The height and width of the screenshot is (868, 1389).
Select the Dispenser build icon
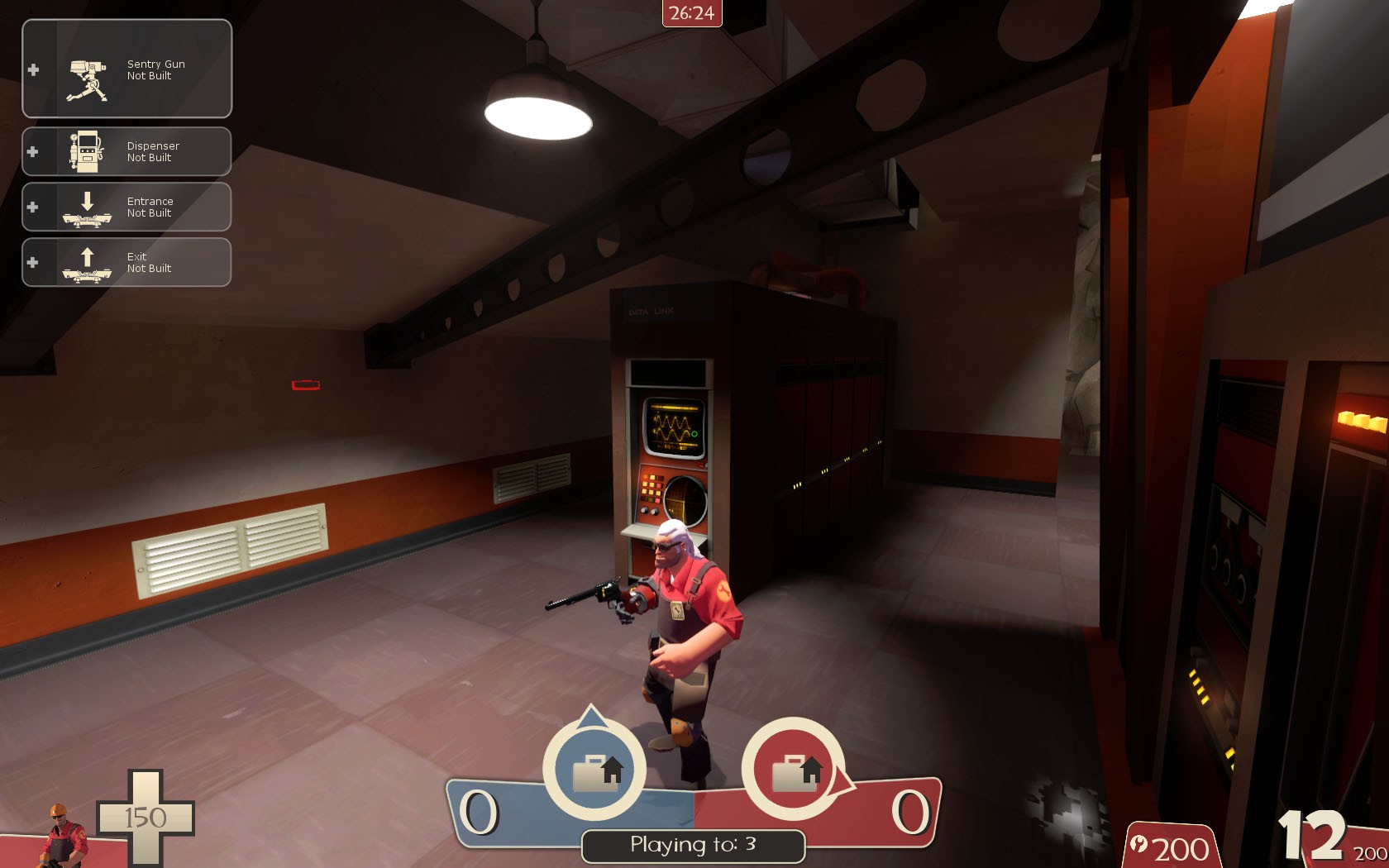[86, 151]
